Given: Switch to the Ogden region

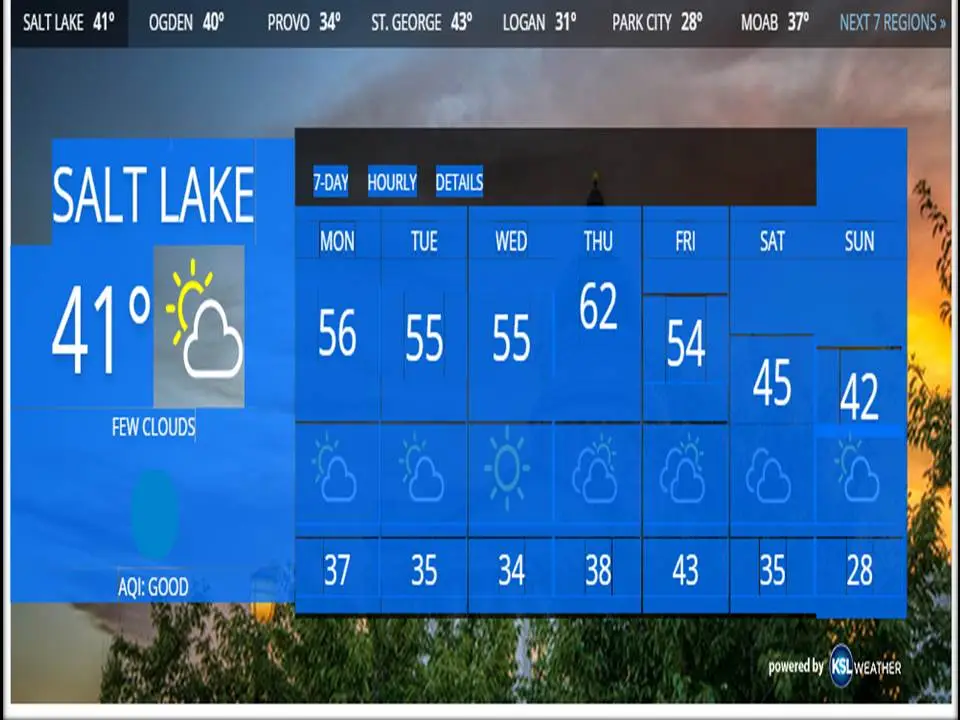Looking at the screenshot, I should tap(186, 23).
